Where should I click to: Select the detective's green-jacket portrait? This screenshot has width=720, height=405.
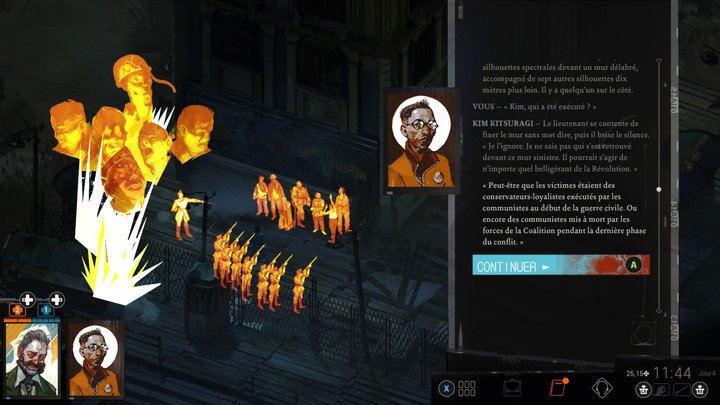[x=32, y=359]
